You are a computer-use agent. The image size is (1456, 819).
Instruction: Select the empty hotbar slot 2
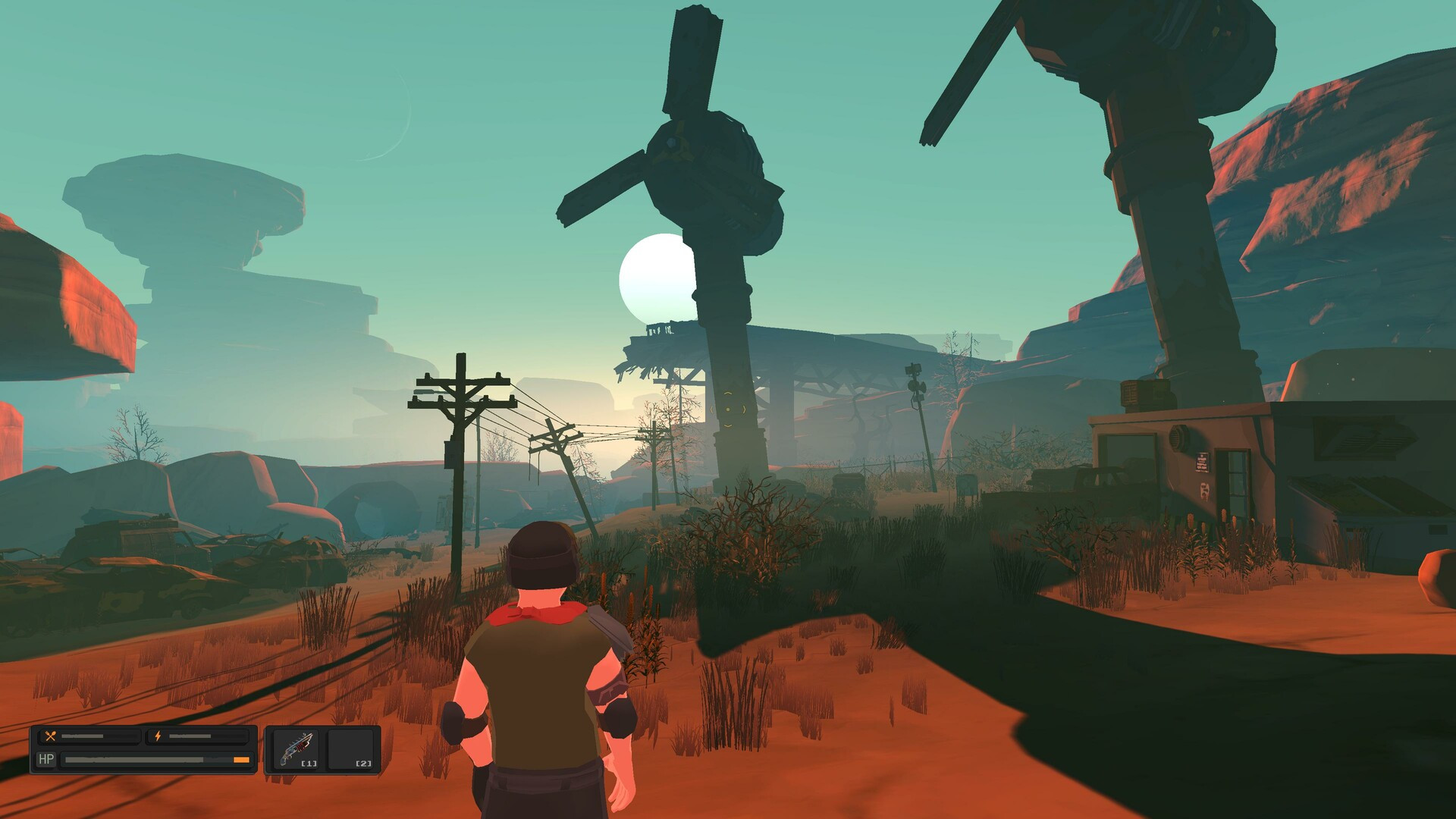tap(353, 748)
